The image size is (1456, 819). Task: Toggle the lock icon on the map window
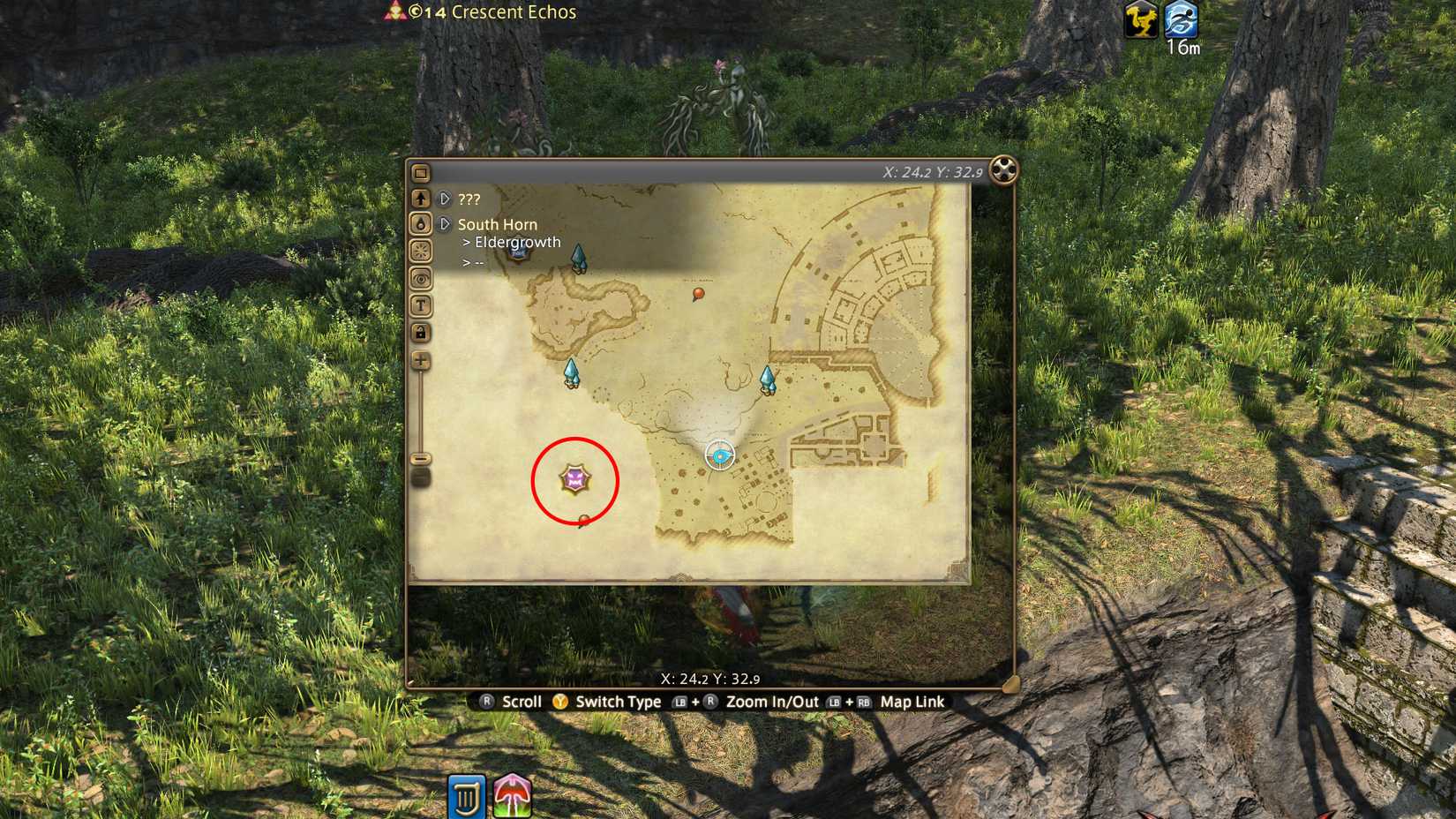tap(422, 333)
